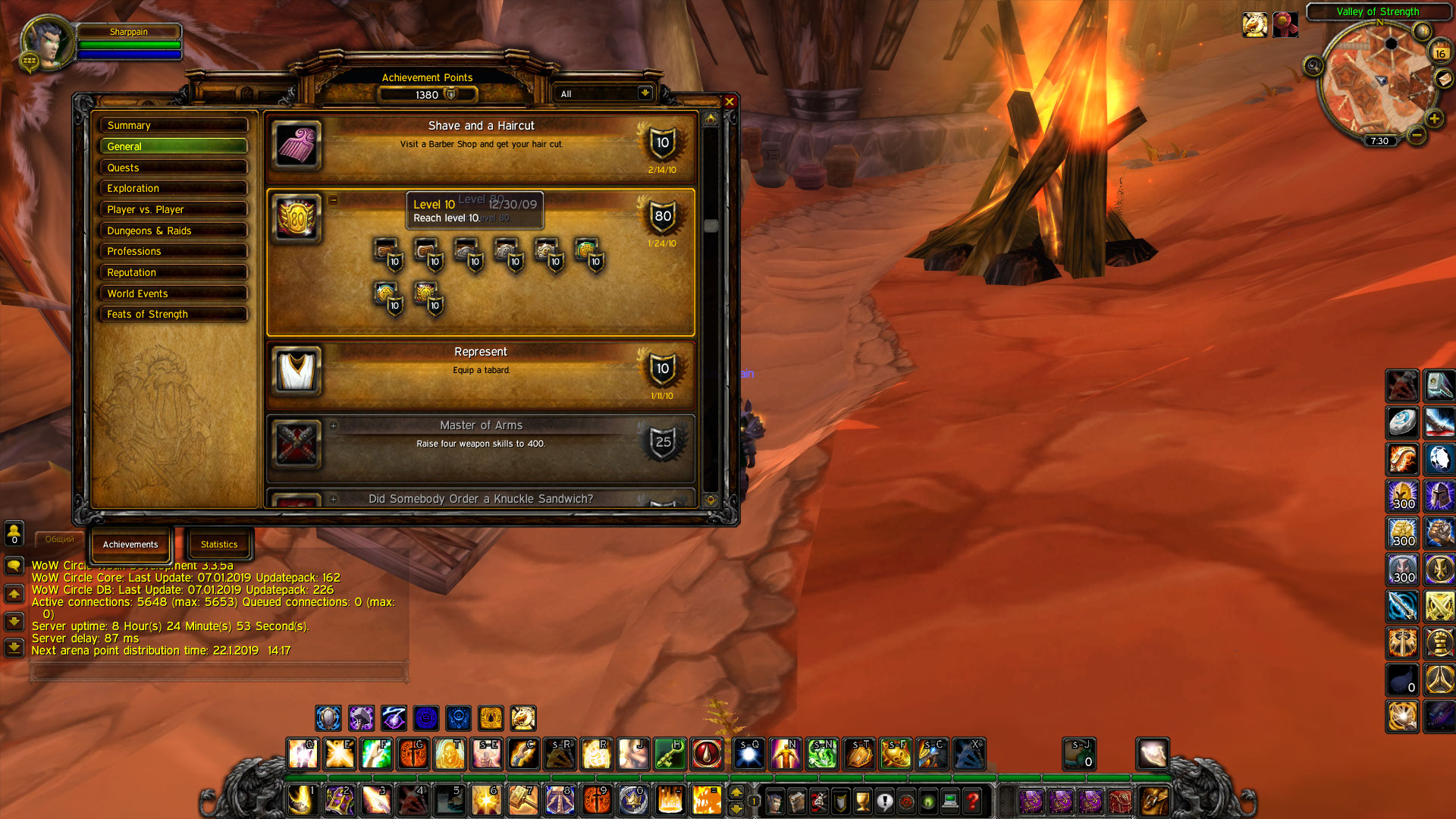View Reputation achievements

(x=174, y=272)
